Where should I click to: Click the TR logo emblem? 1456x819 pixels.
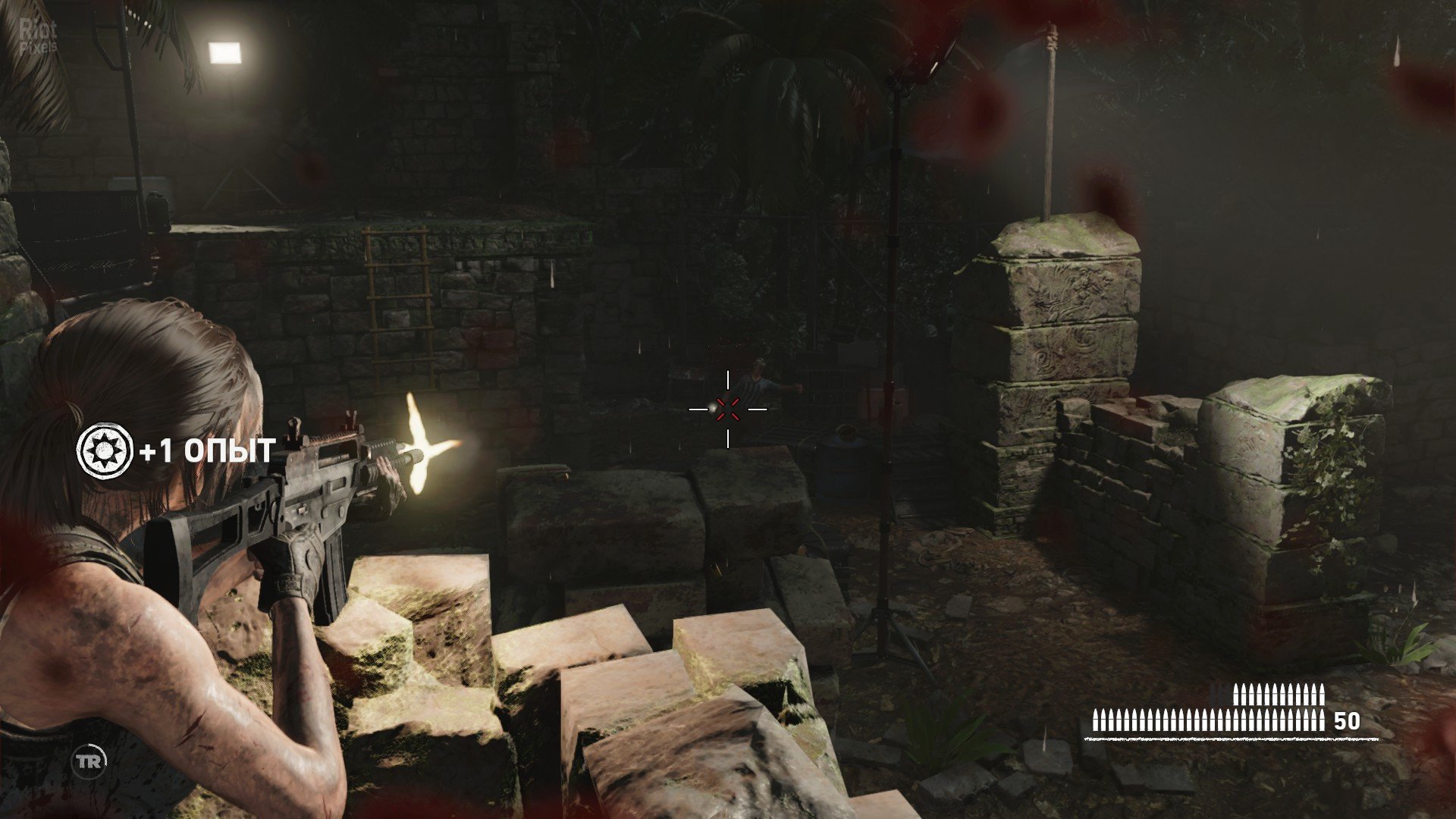click(x=89, y=762)
